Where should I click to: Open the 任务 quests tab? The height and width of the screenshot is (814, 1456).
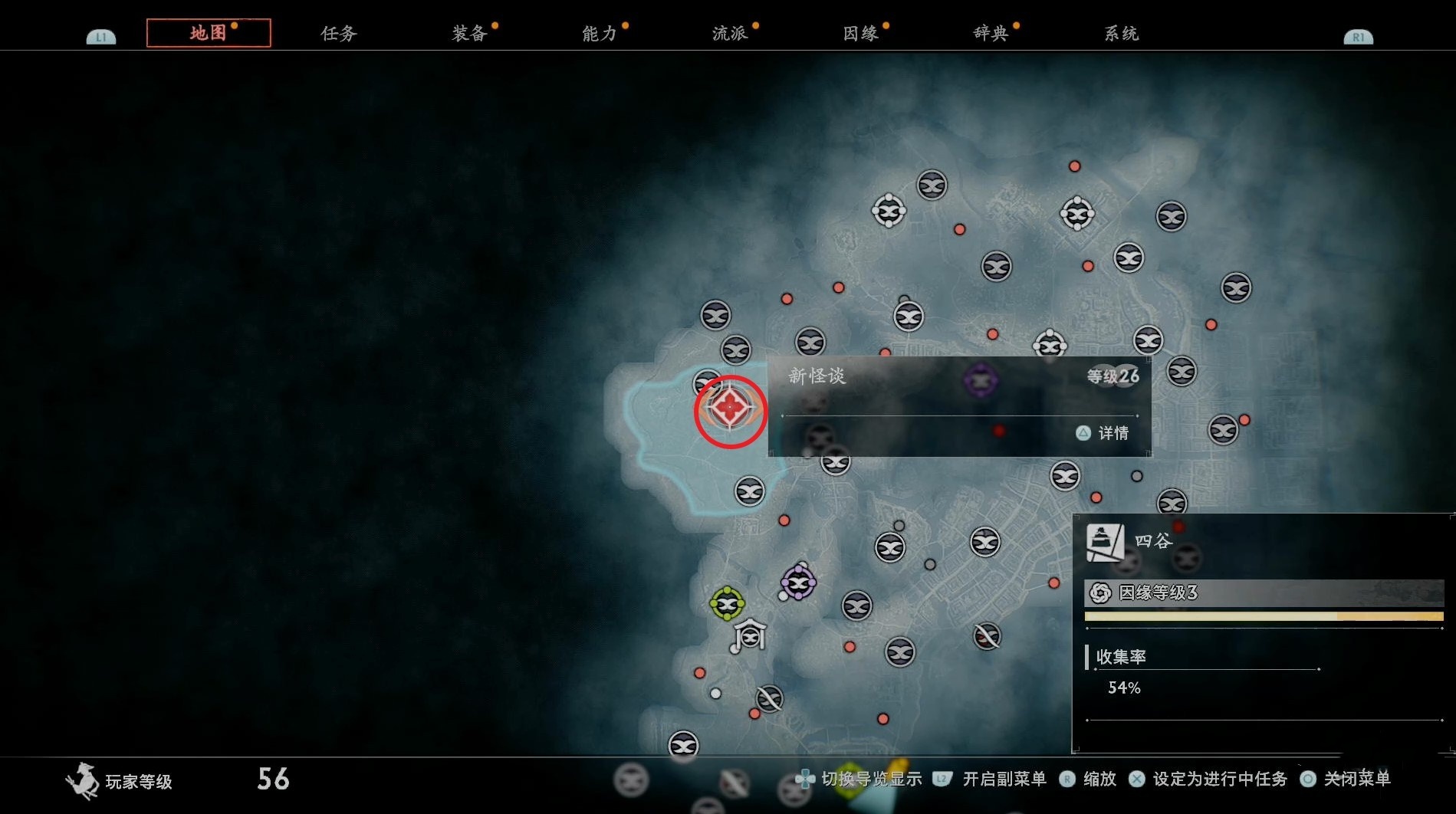(339, 34)
